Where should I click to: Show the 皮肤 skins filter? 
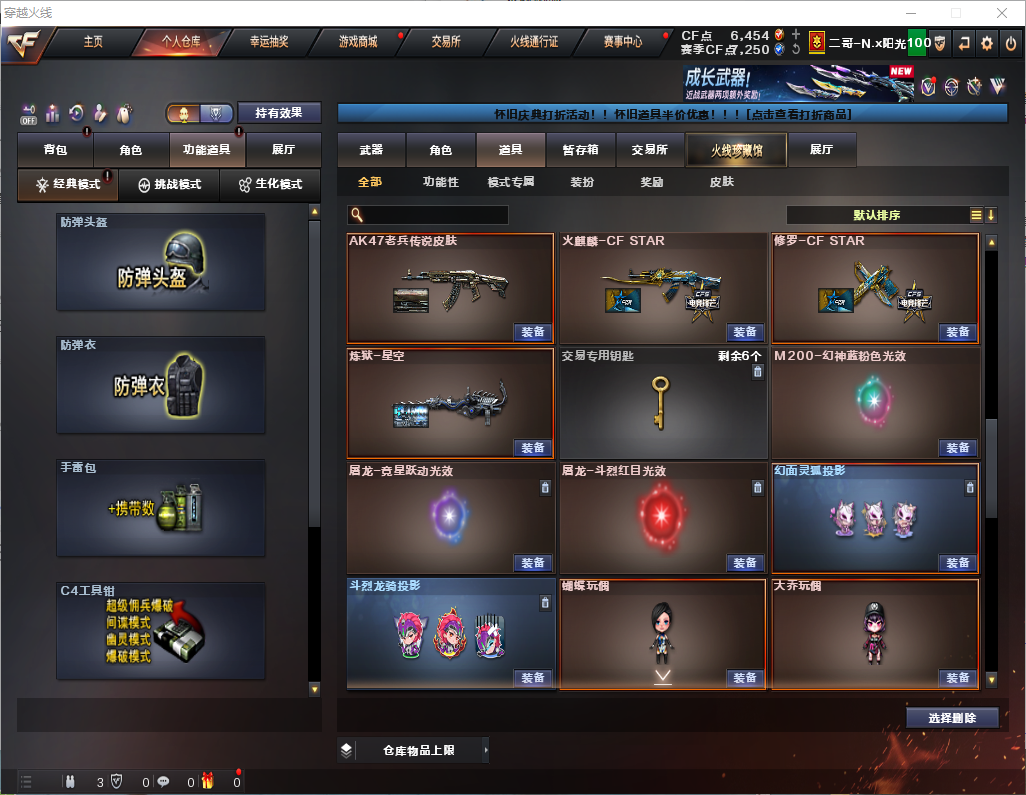pyautogui.click(x=721, y=182)
